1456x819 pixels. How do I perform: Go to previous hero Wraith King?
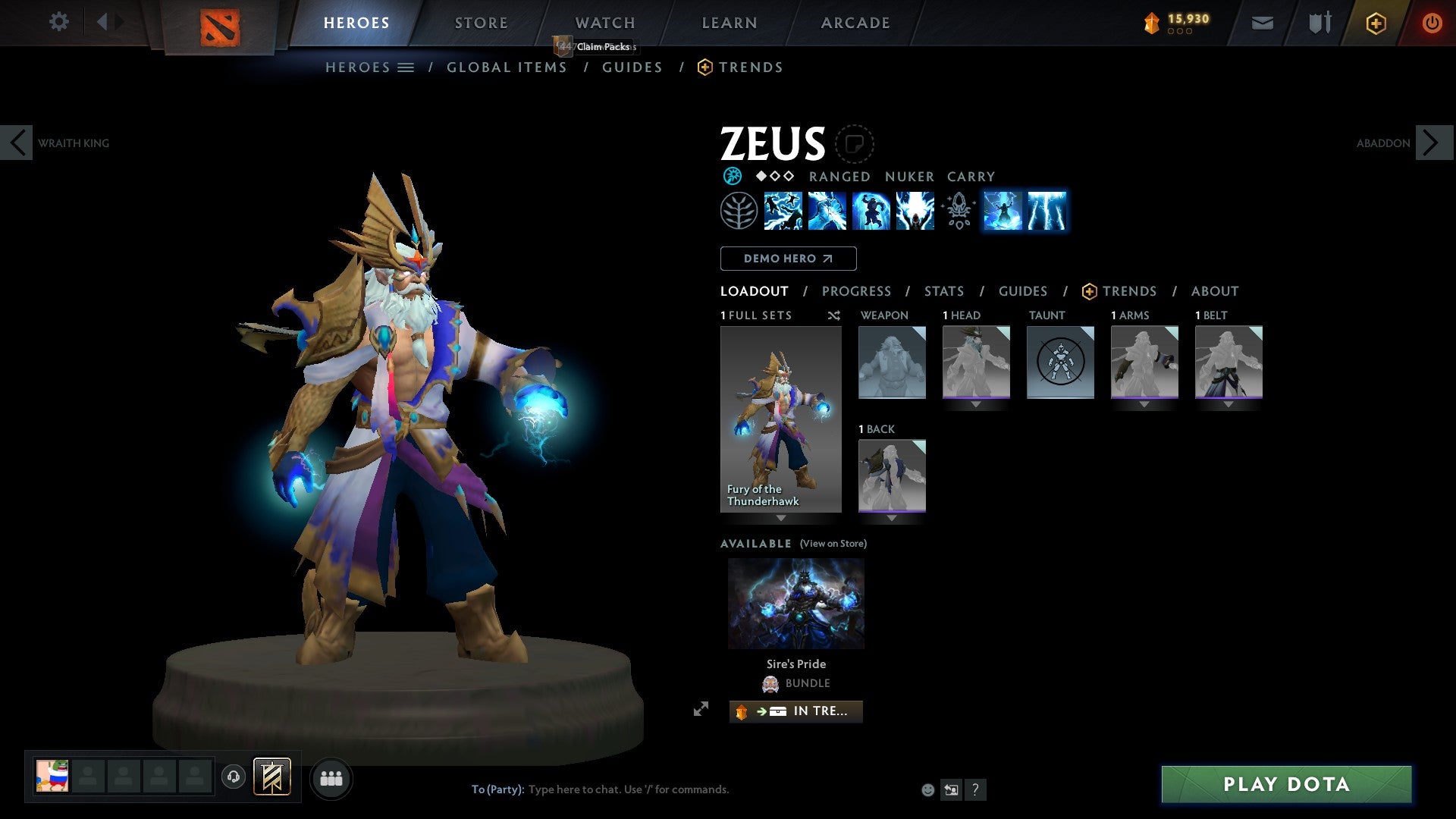point(17,143)
